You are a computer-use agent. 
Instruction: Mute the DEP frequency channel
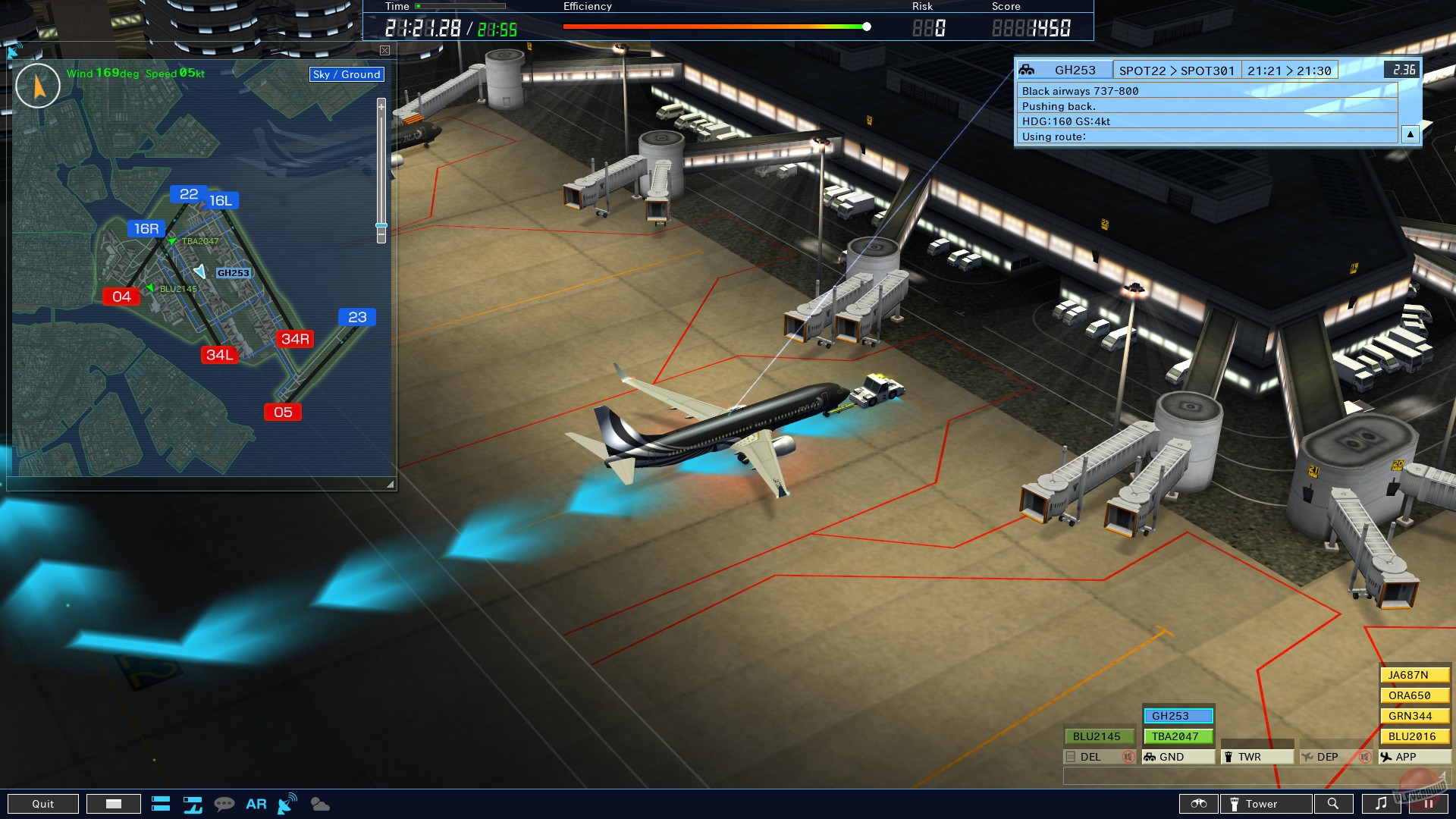1364,756
